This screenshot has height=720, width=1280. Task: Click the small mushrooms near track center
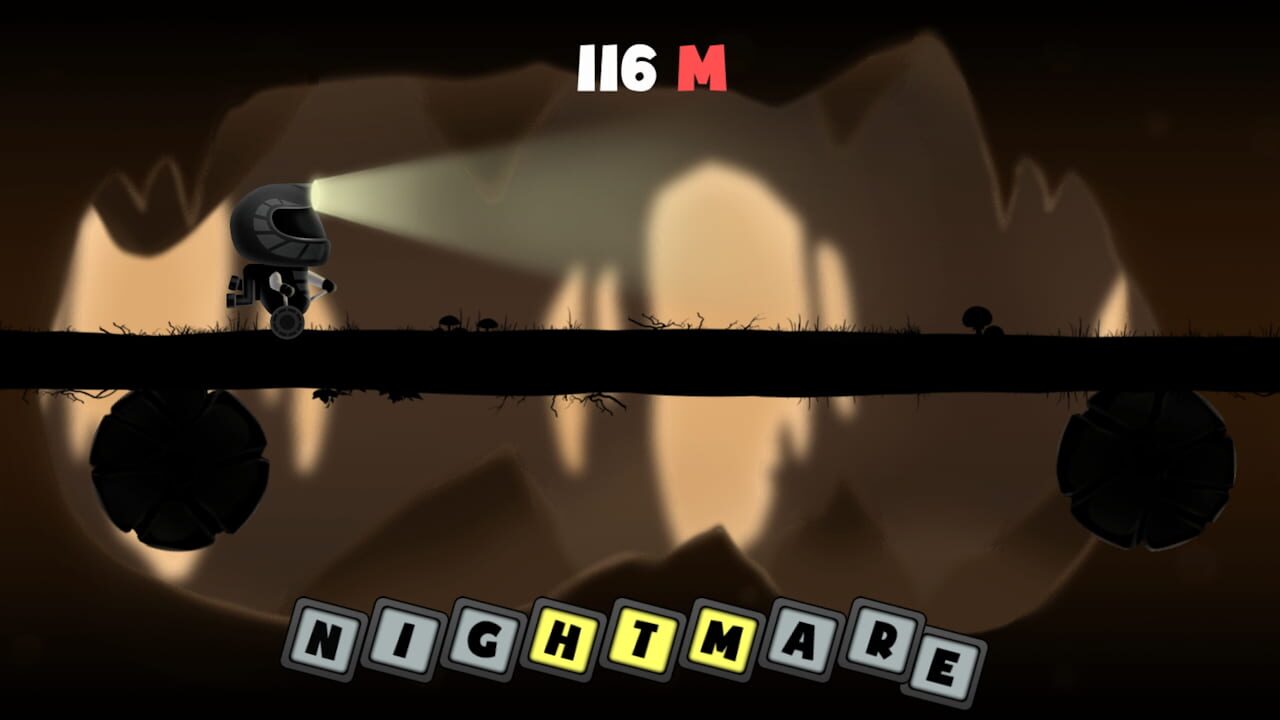[468, 322]
